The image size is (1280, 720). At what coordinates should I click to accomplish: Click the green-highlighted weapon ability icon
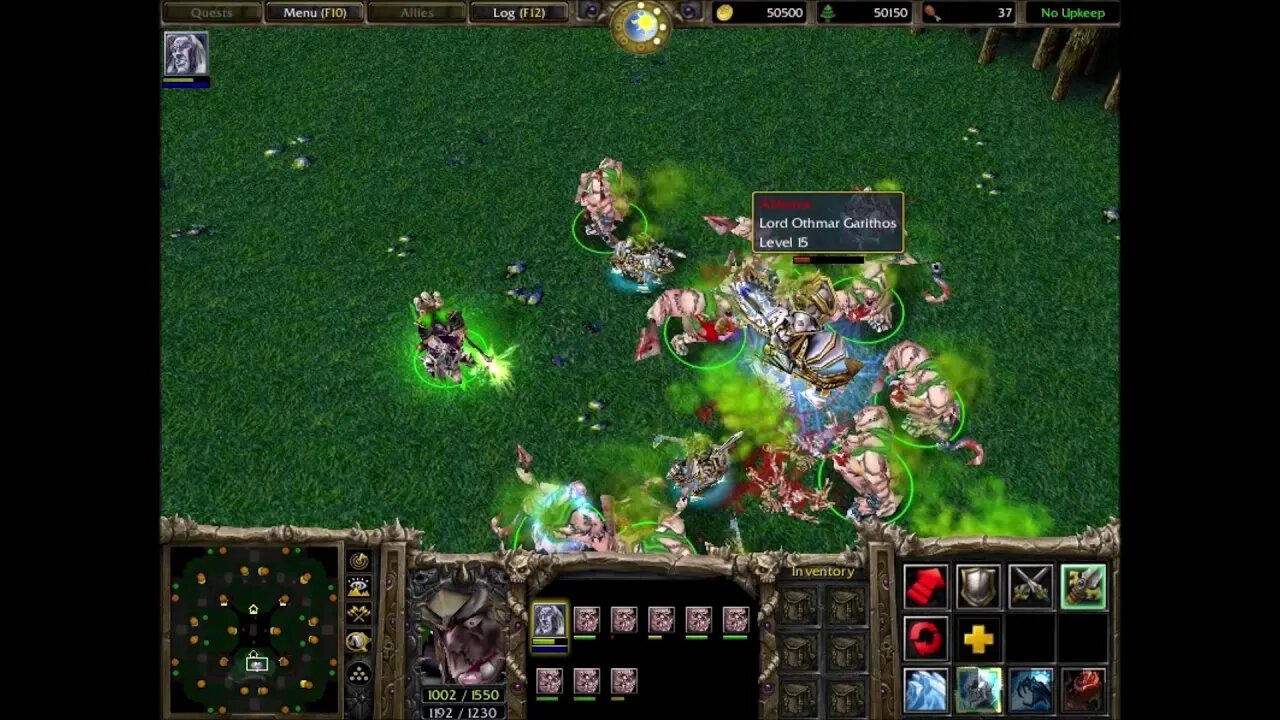pos(1084,587)
